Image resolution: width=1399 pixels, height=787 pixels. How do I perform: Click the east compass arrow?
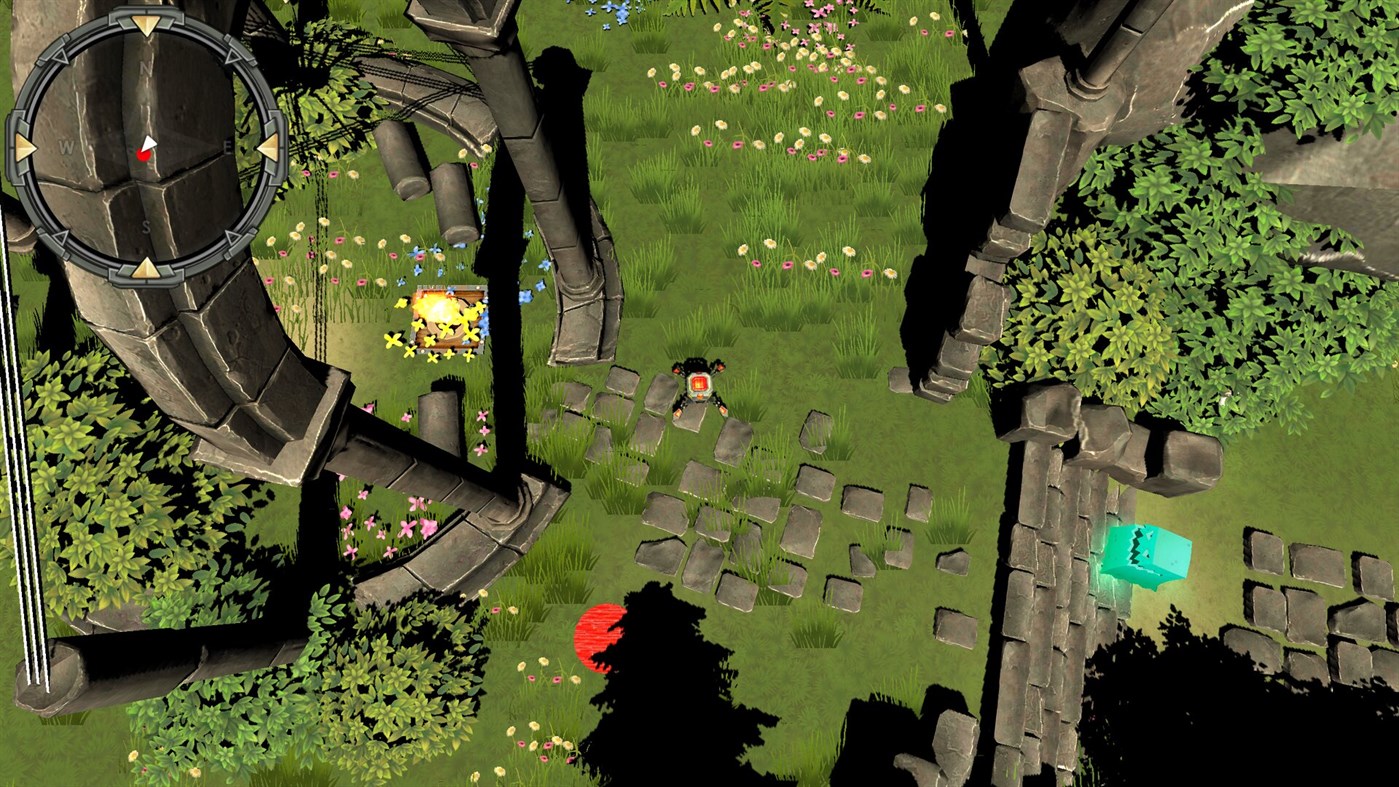click(x=269, y=147)
